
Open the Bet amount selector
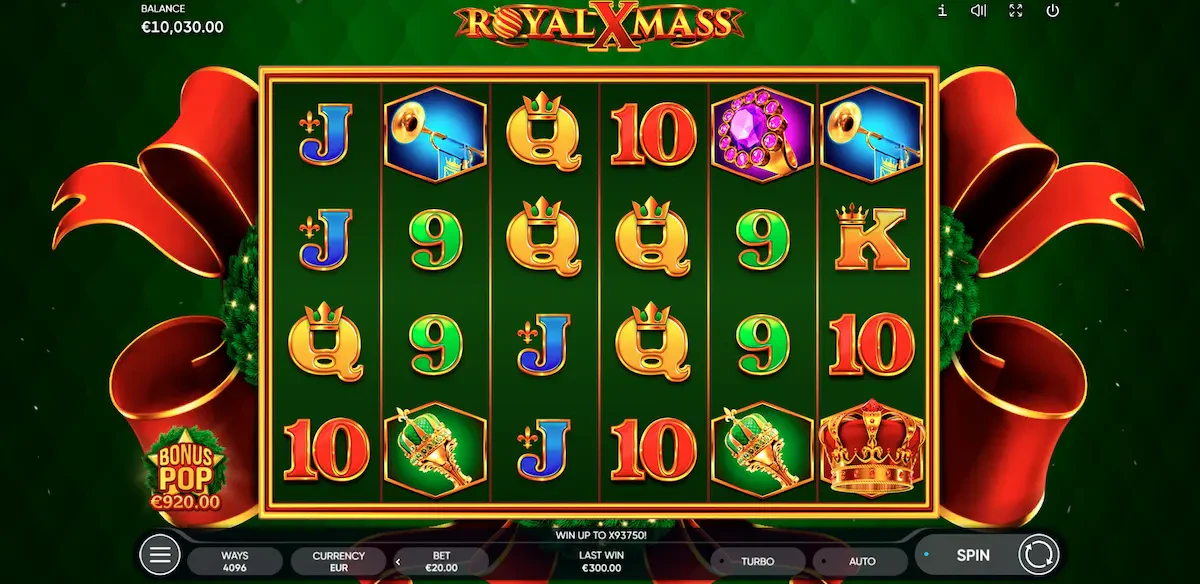coord(440,561)
